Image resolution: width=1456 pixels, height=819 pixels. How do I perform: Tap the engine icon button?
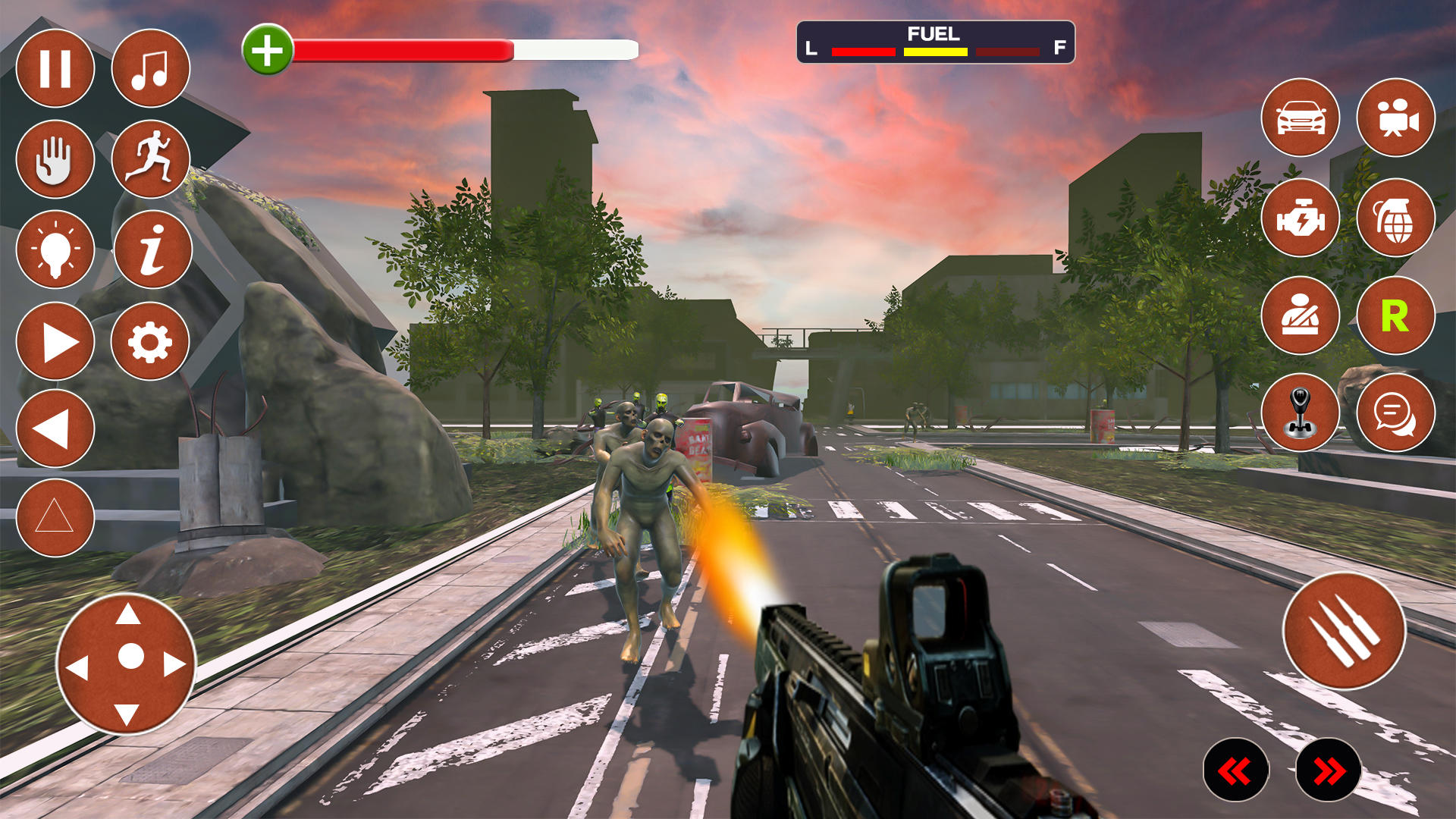click(x=1300, y=218)
